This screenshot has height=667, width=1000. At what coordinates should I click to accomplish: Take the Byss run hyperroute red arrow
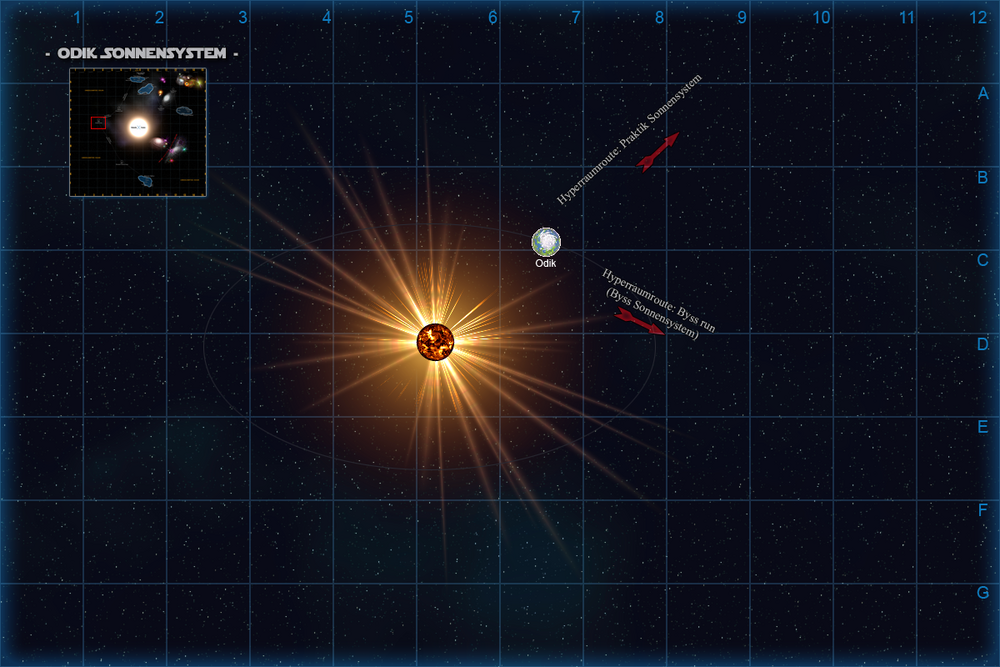[x=639, y=322]
